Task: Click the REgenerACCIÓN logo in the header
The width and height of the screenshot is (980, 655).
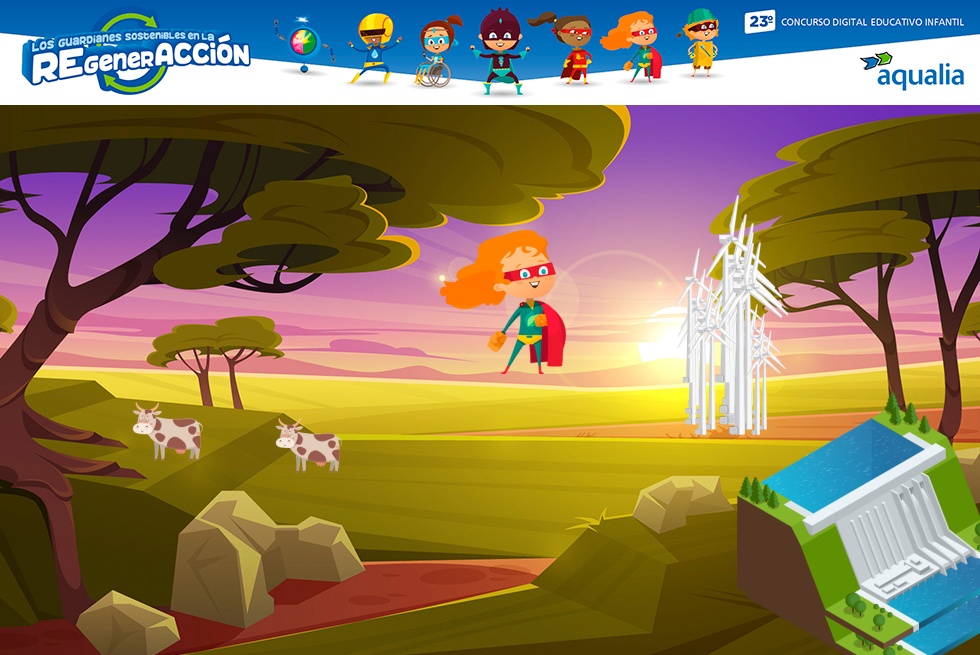Action: pos(138,55)
